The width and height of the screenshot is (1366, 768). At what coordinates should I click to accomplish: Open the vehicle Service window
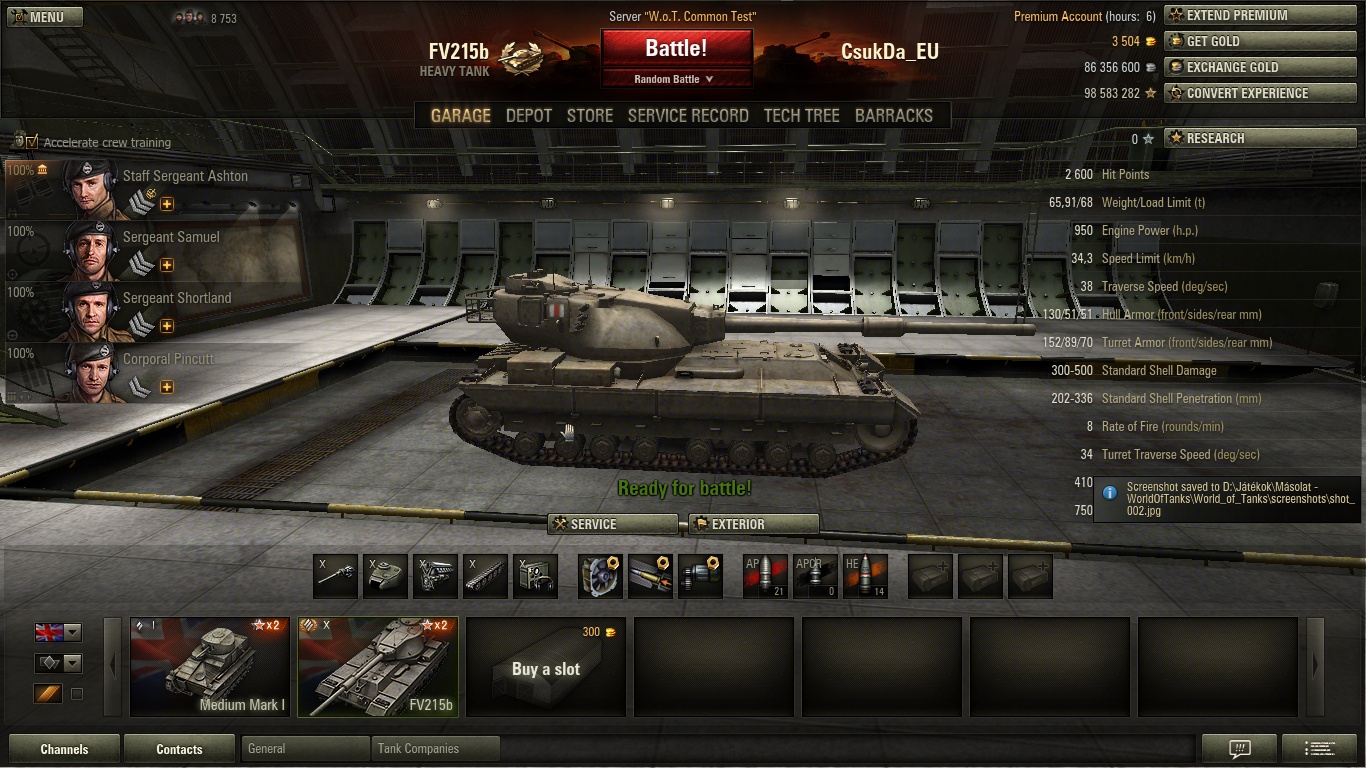point(613,524)
